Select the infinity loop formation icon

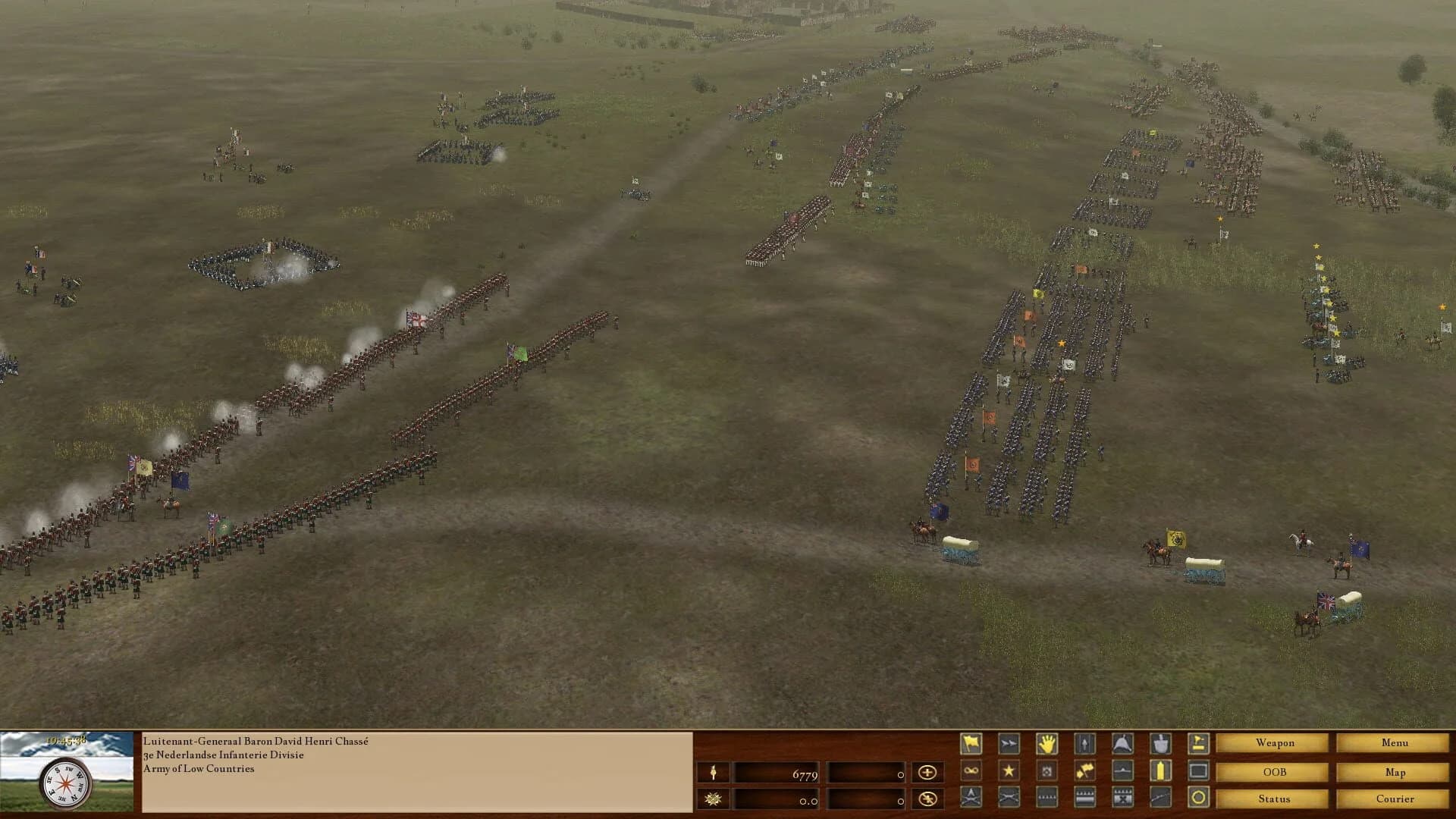pos(971,770)
